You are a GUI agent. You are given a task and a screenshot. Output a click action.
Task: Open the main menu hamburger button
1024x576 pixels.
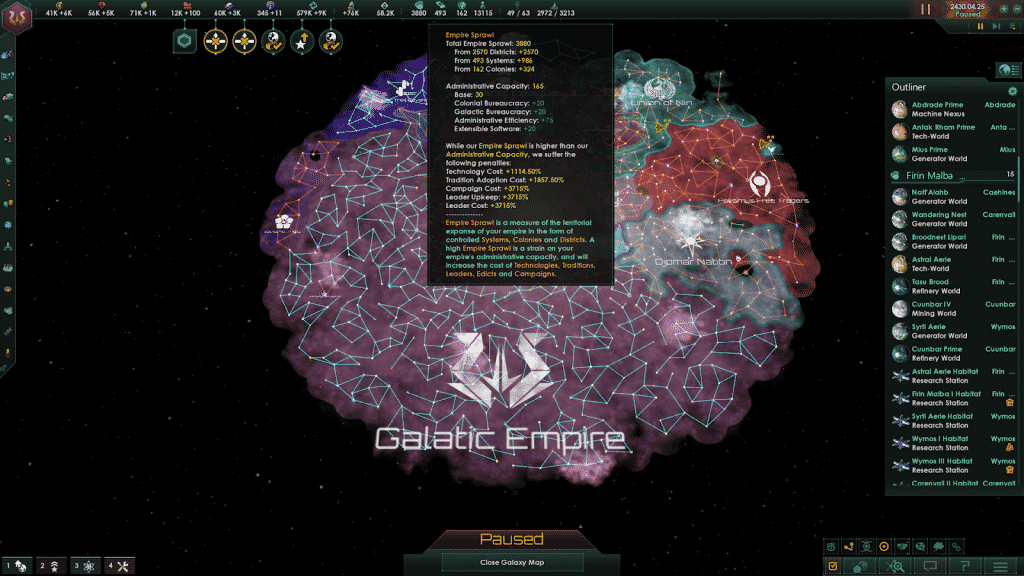click(999, 566)
